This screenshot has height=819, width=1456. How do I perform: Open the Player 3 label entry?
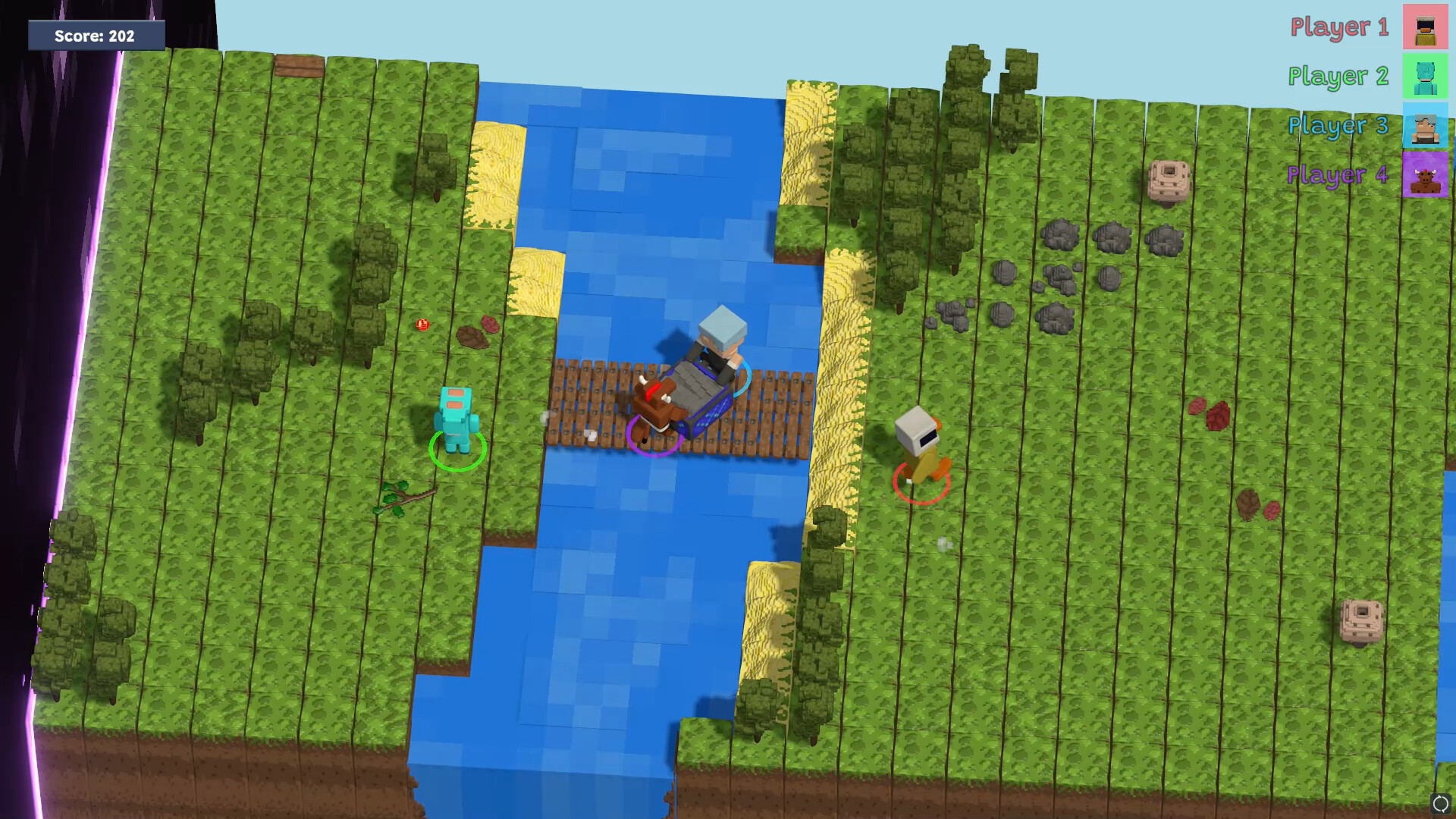(1338, 125)
